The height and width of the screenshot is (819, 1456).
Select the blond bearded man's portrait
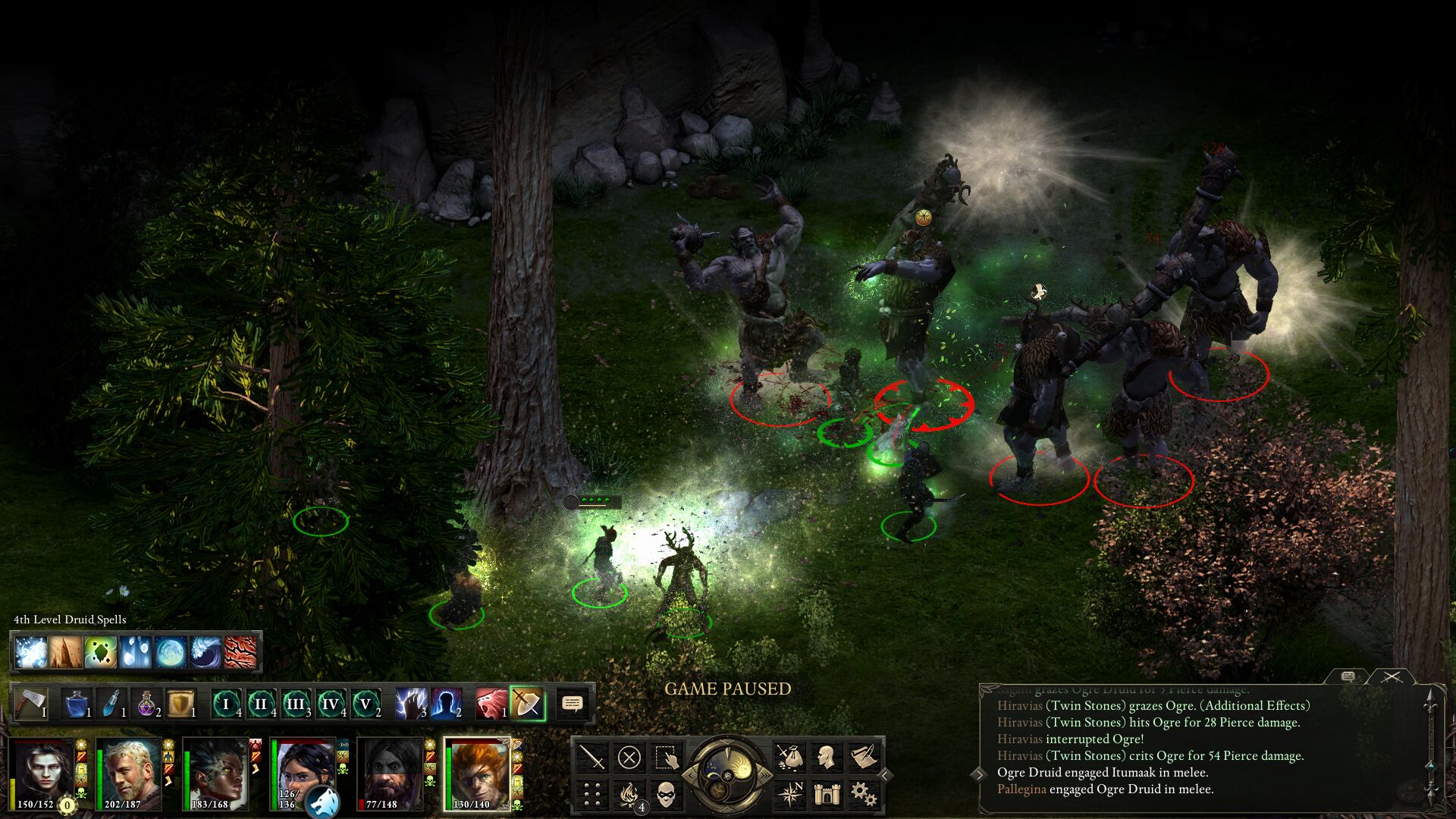129,772
